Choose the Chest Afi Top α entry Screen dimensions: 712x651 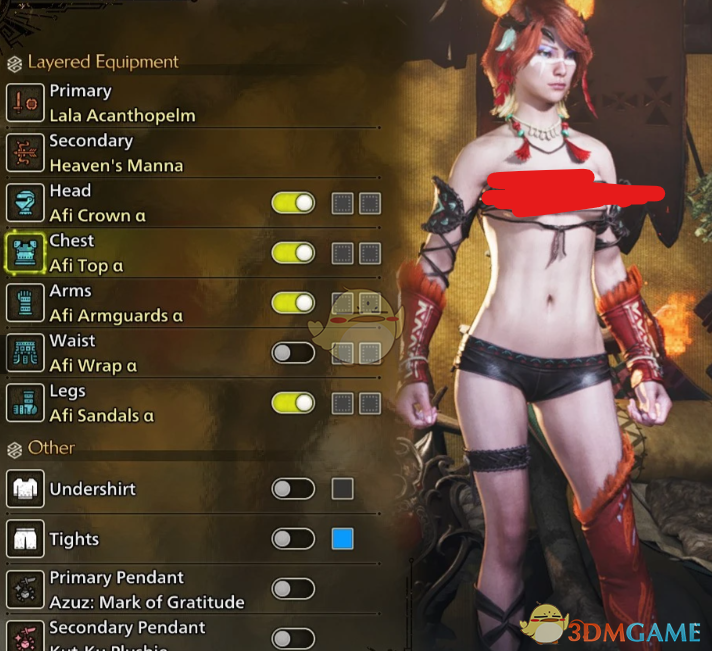click(x=86, y=253)
